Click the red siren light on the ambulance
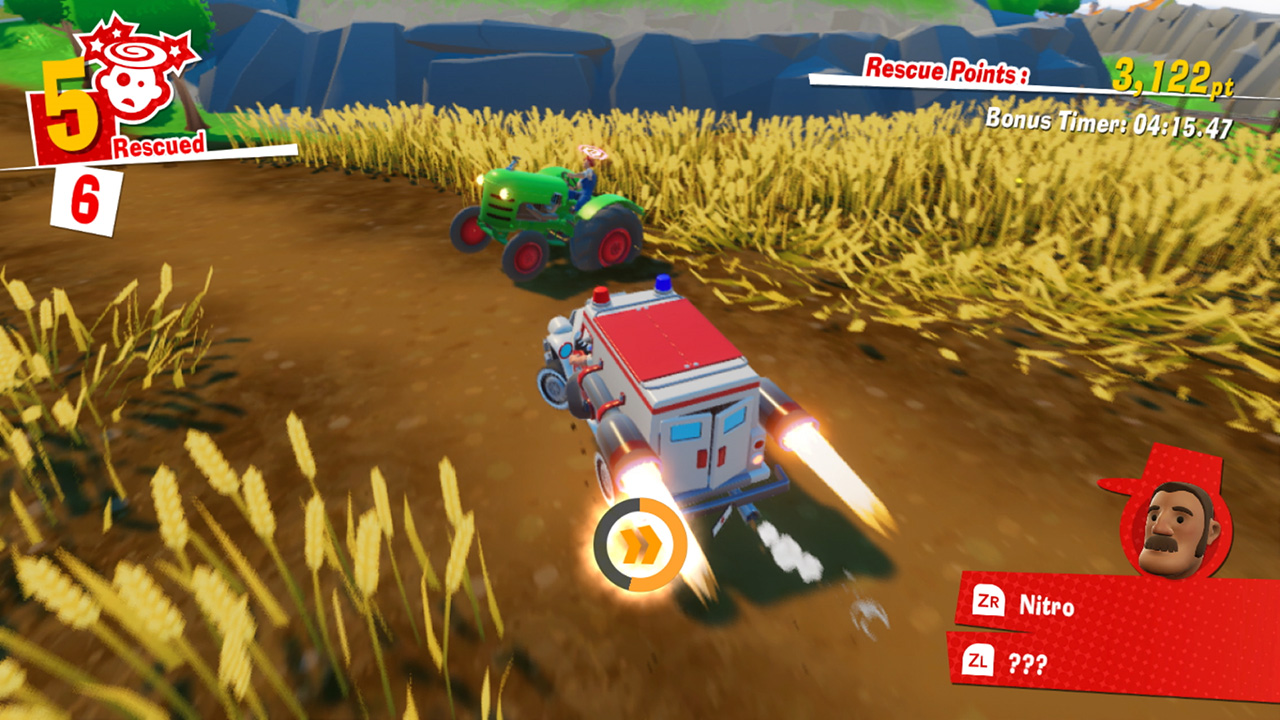The height and width of the screenshot is (720, 1280). coord(599,293)
